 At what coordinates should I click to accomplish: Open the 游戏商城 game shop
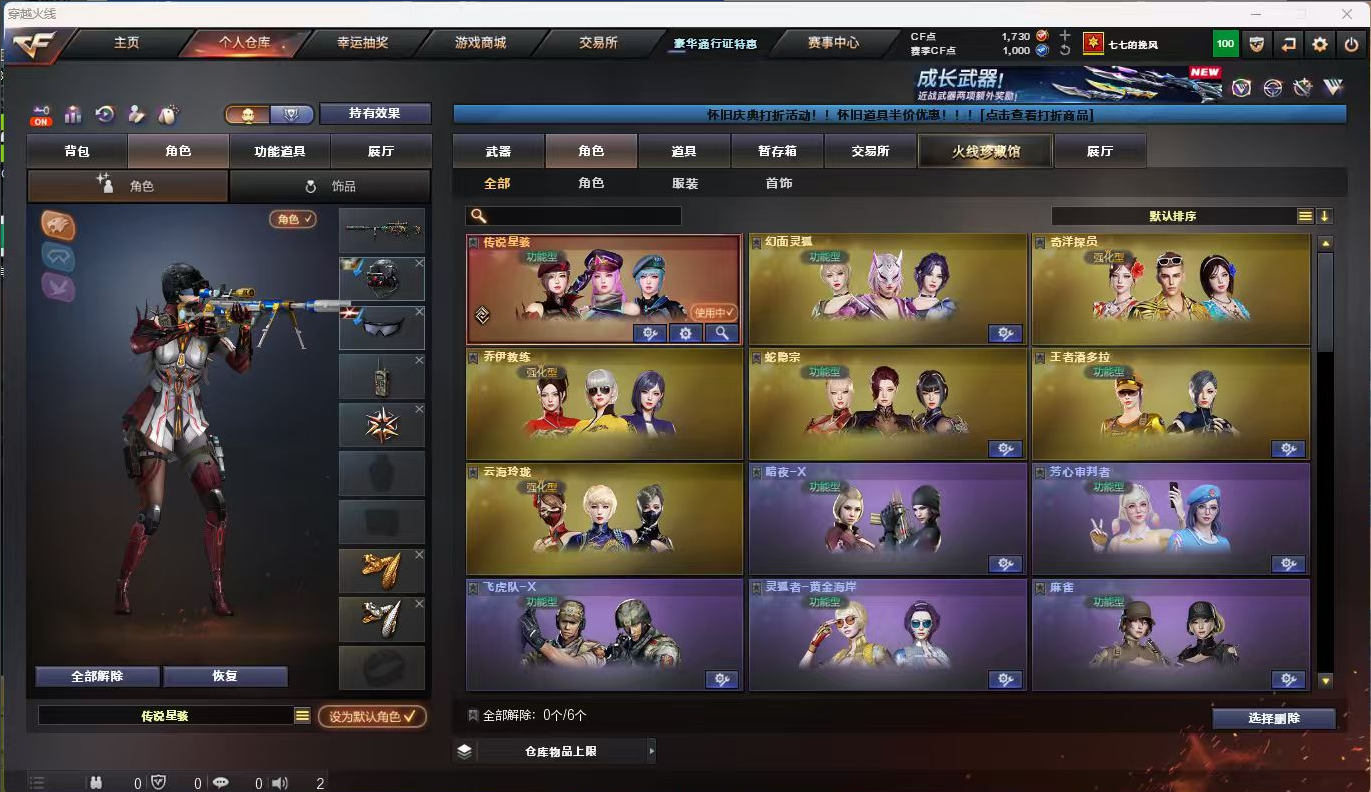(x=480, y=43)
